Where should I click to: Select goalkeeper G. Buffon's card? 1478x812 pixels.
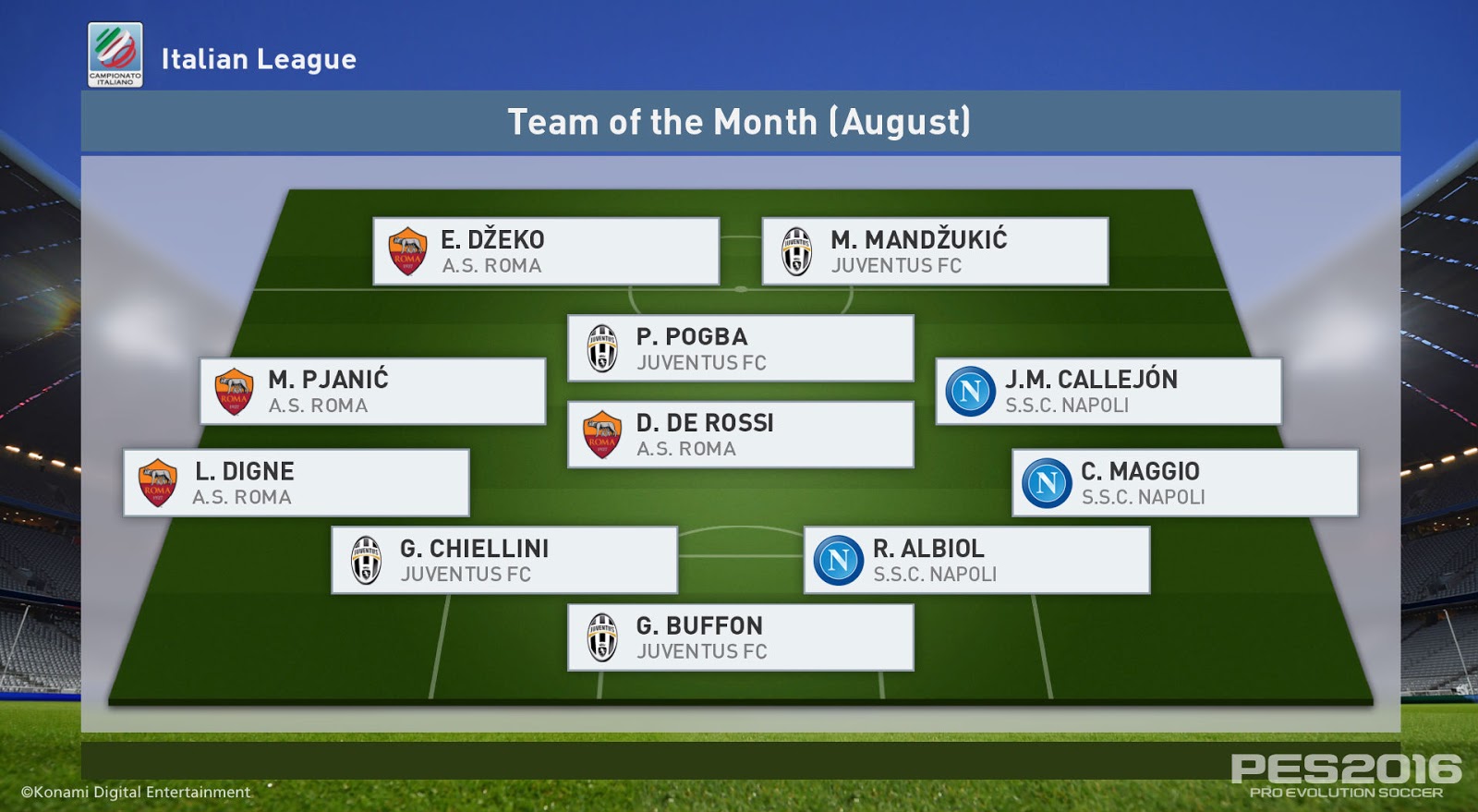tap(740, 637)
